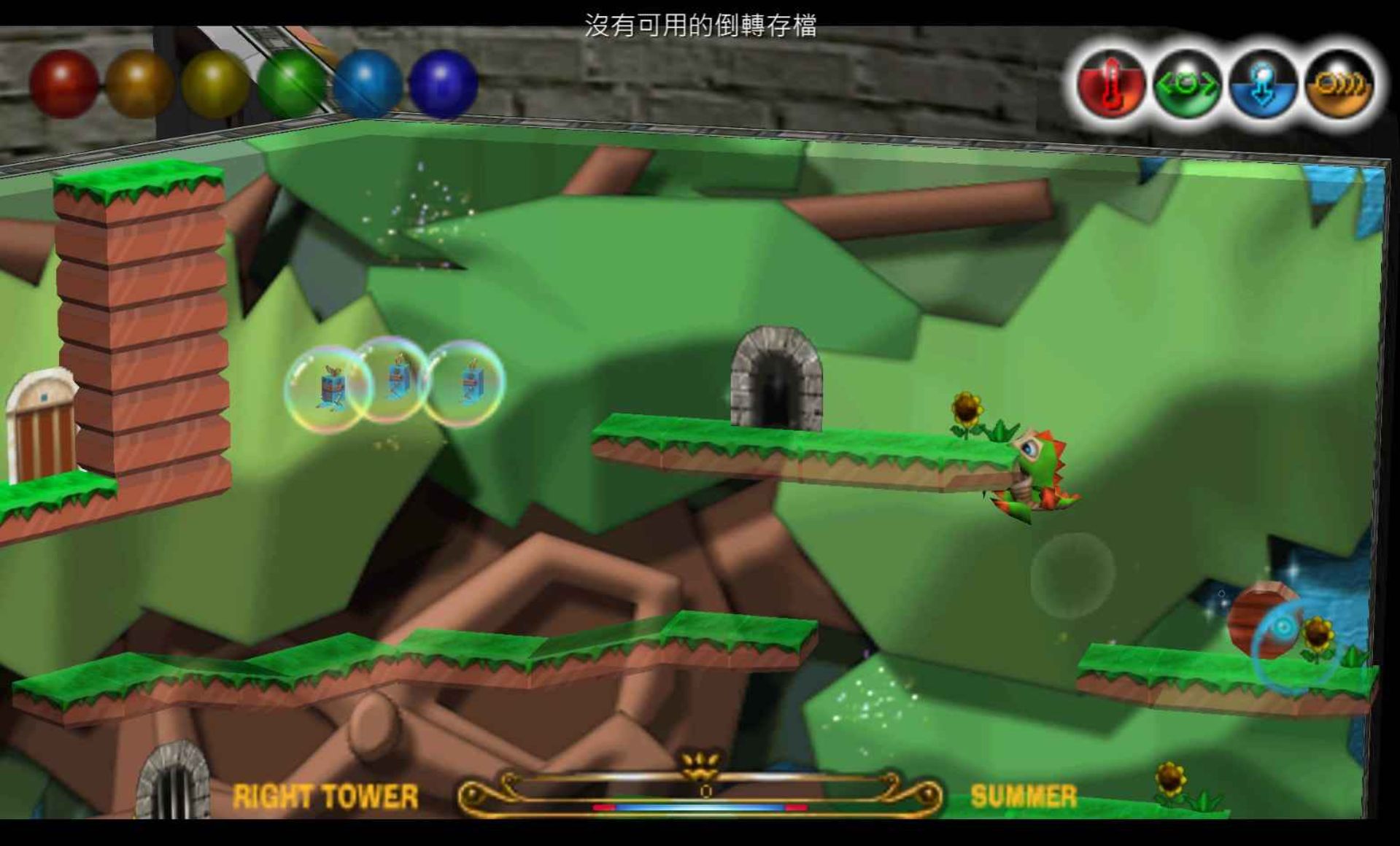Click the RIGHT TOWER label

click(324, 793)
